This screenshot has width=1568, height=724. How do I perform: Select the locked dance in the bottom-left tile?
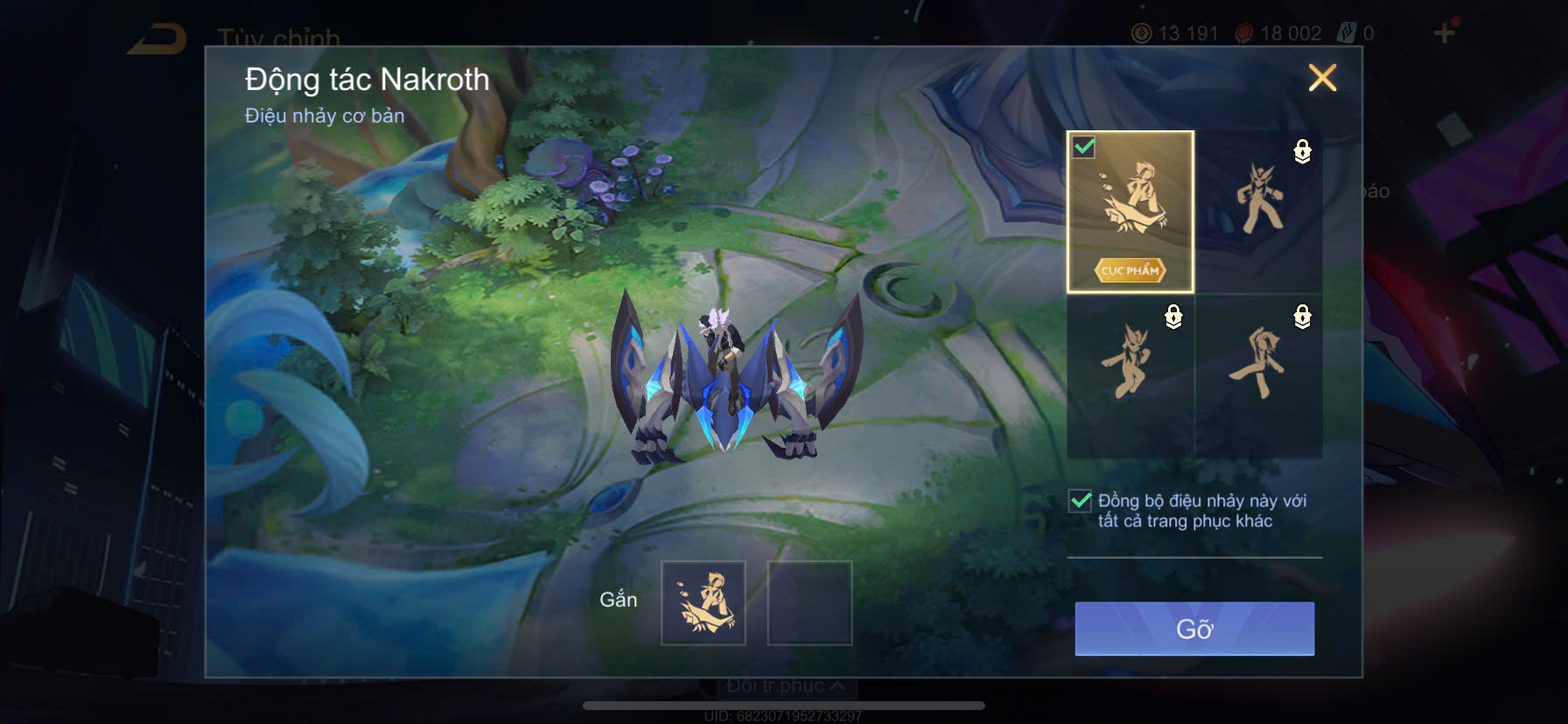click(1130, 376)
